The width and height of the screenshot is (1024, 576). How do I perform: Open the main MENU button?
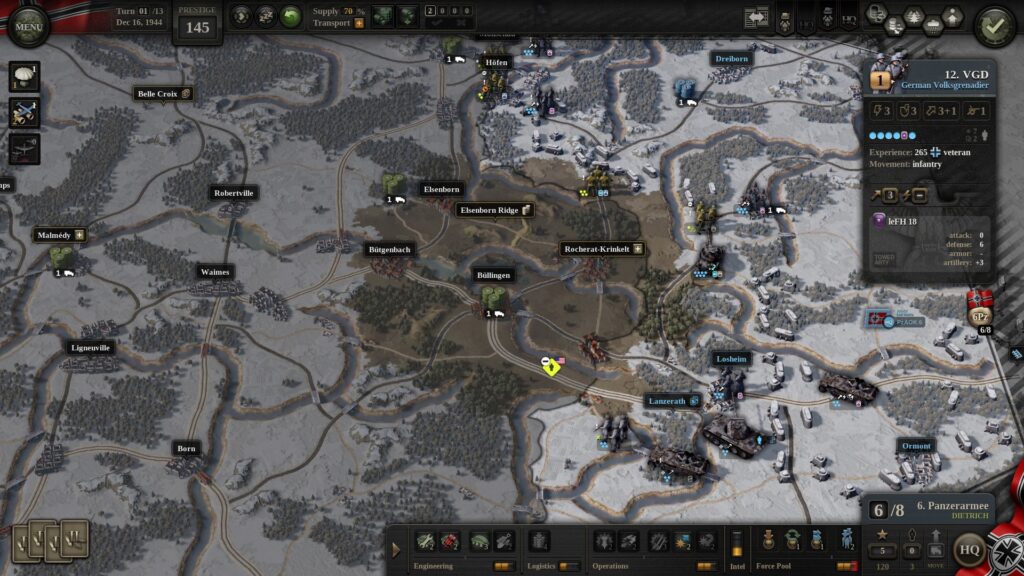pos(27,25)
